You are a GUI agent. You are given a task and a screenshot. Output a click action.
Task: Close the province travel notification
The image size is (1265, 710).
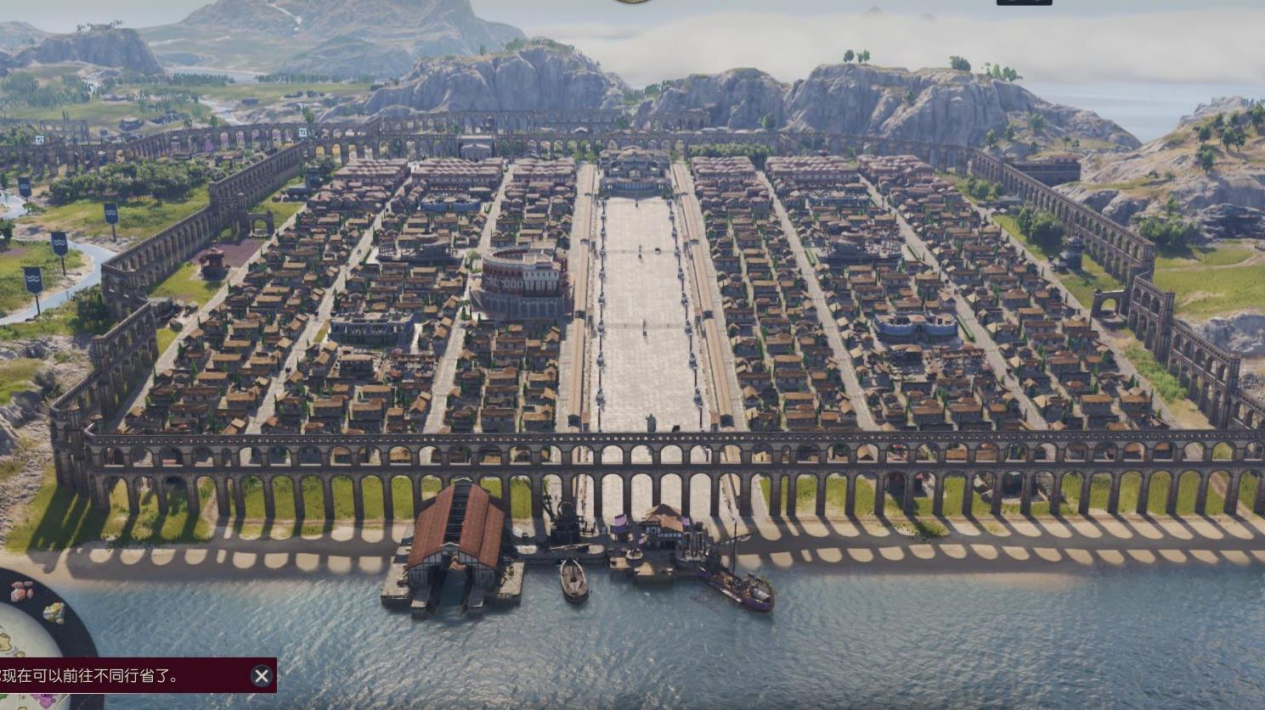[262, 676]
